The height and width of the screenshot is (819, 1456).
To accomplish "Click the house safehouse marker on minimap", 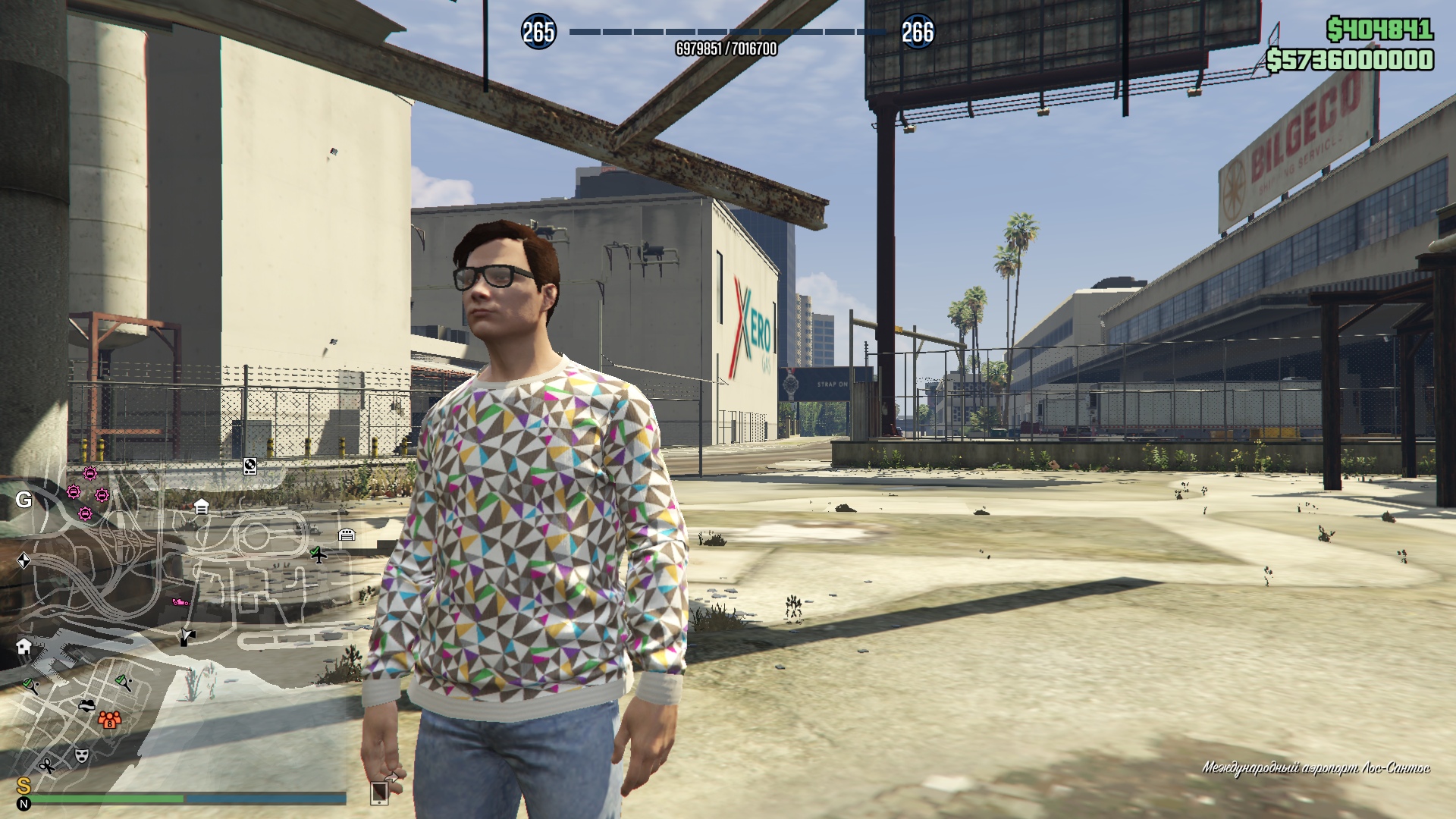I will click(x=24, y=646).
